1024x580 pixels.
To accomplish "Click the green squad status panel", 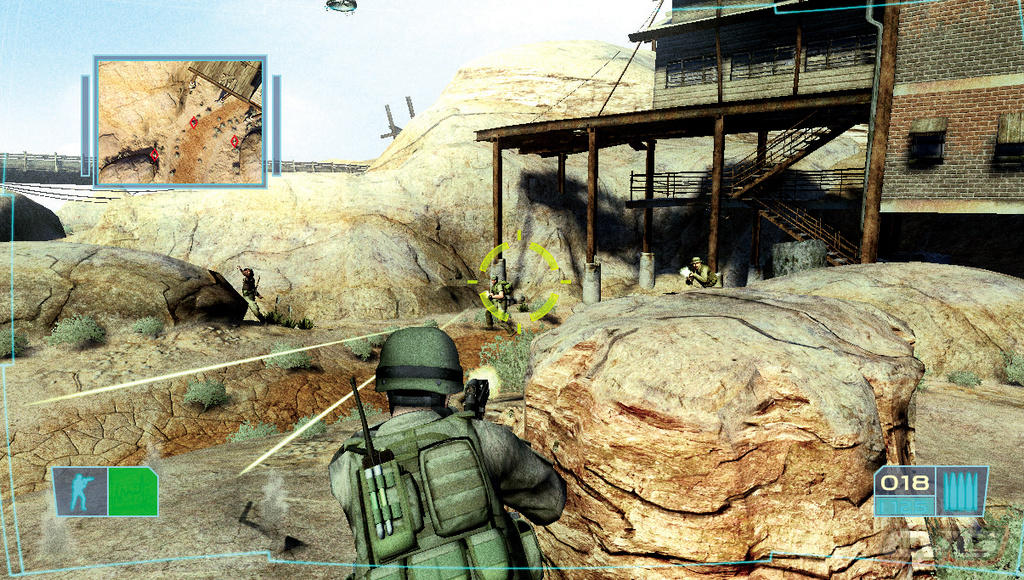I will [132, 492].
